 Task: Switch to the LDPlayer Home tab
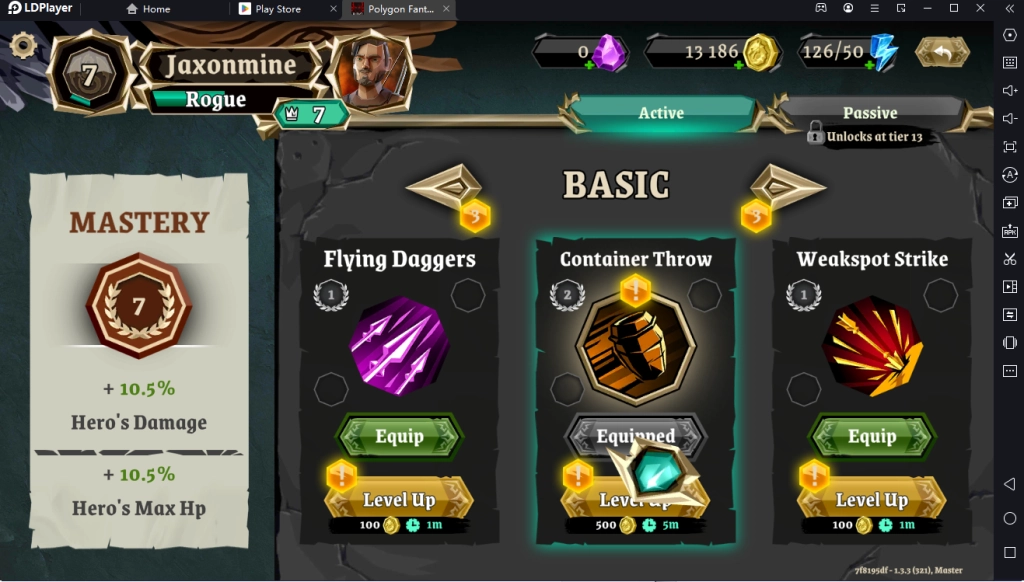tap(148, 9)
